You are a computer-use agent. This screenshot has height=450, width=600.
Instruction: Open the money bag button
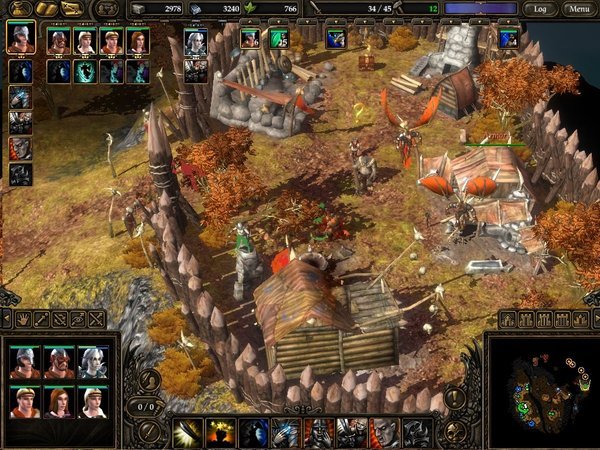(x=18, y=9)
